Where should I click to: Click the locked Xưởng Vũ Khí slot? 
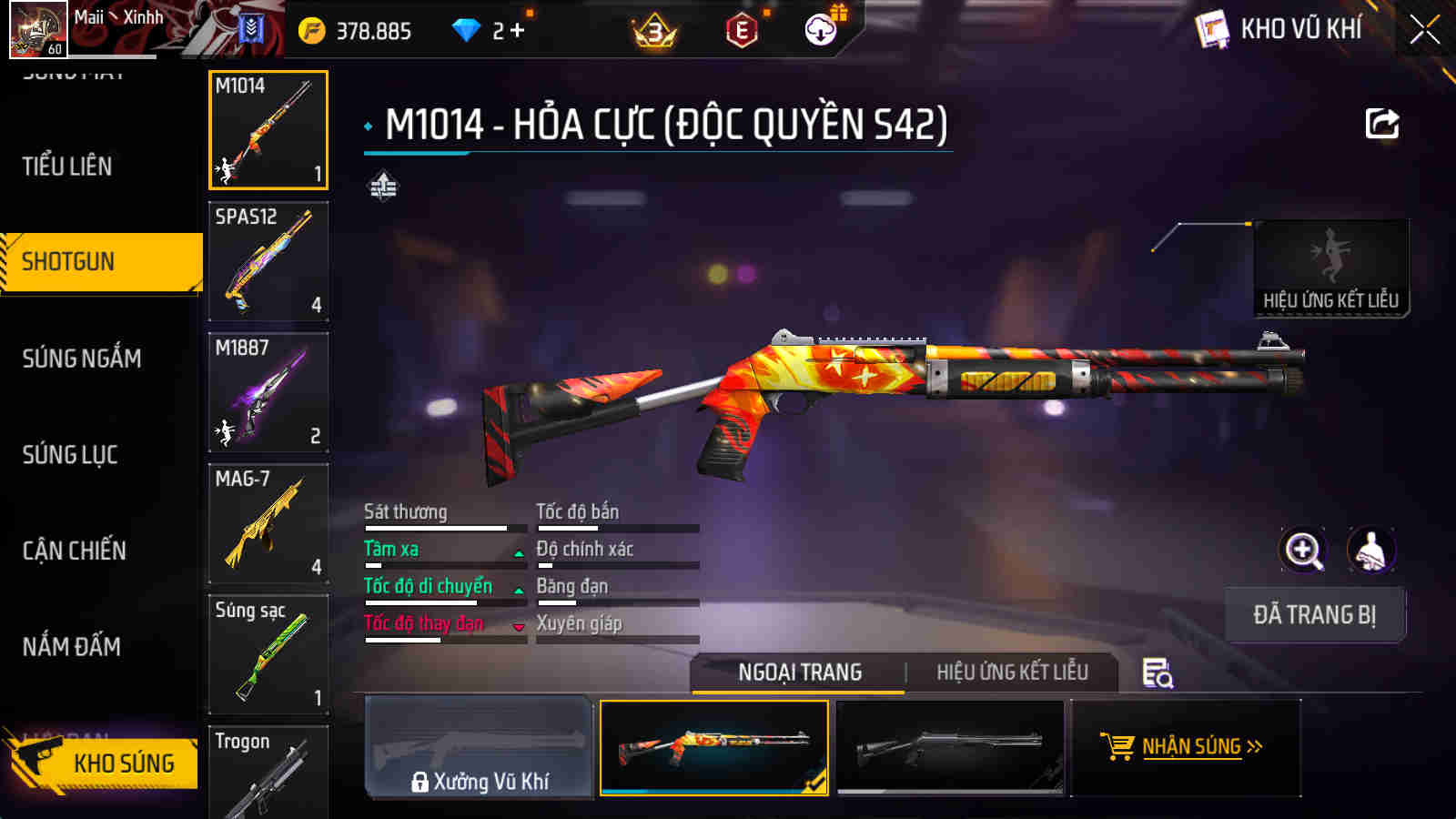pyautogui.click(x=478, y=746)
